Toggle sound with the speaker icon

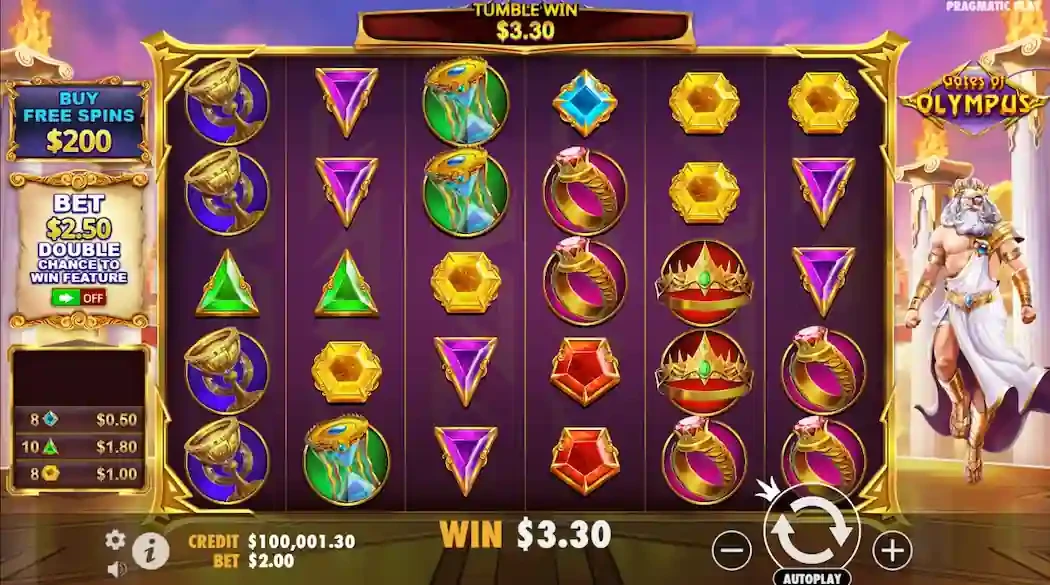(117, 569)
